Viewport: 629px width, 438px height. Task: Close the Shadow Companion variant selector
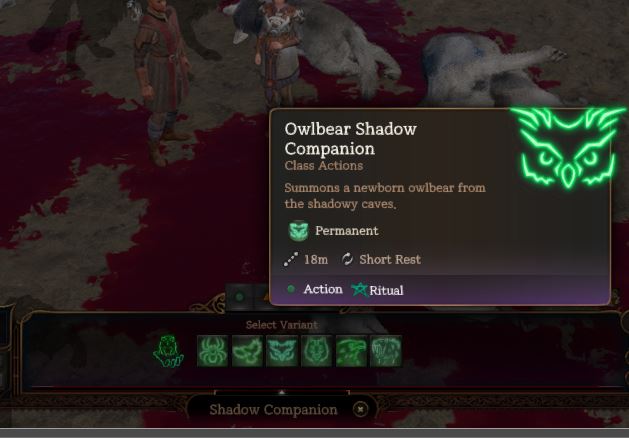360,409
